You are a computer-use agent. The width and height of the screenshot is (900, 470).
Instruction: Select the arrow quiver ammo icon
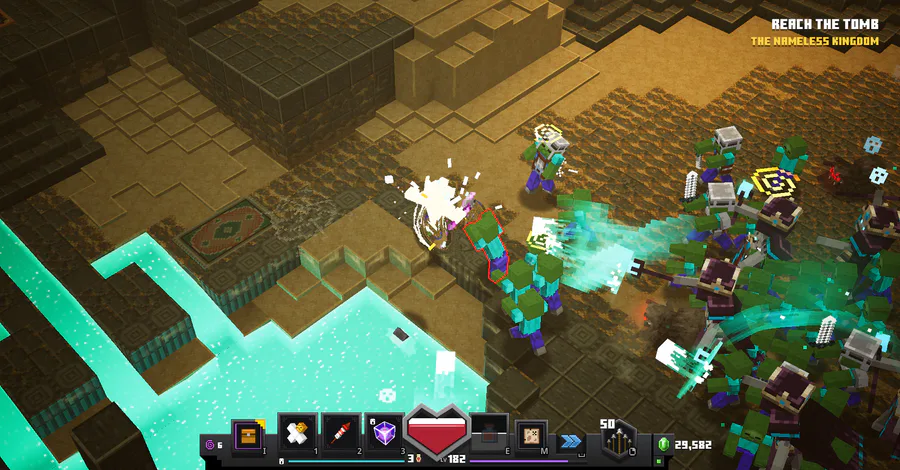[620, 438]
